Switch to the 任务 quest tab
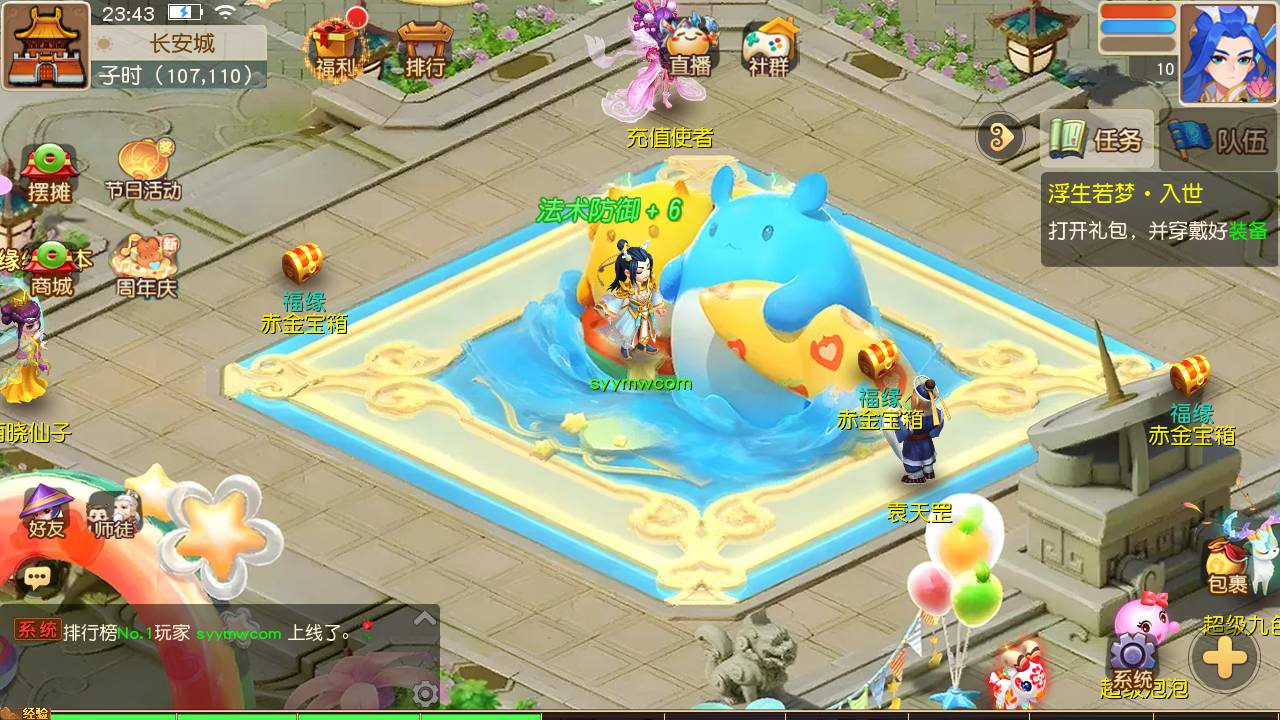Viewport: 1280px width, 720px height. (x=1099, y=139)
